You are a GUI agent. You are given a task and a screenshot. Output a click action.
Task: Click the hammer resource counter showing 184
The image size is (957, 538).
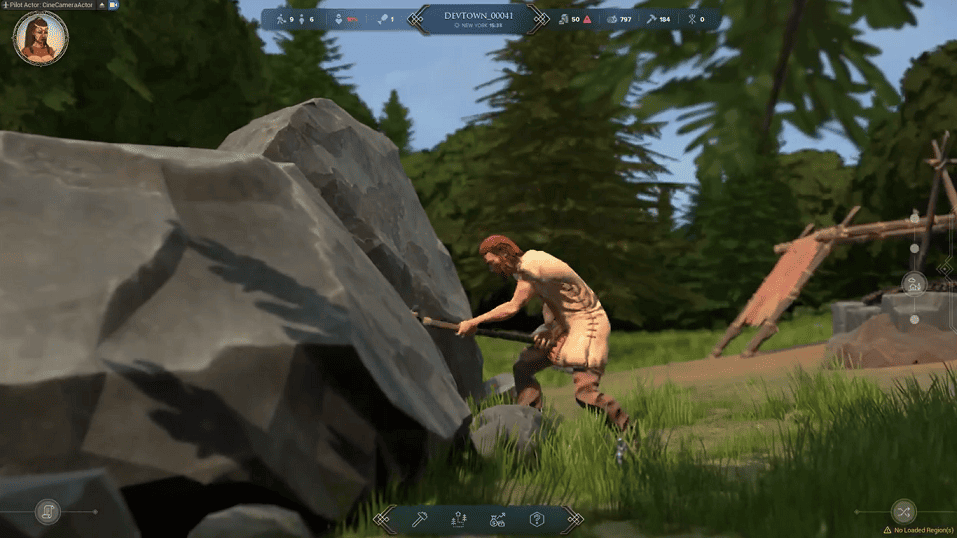coord(656,19)
